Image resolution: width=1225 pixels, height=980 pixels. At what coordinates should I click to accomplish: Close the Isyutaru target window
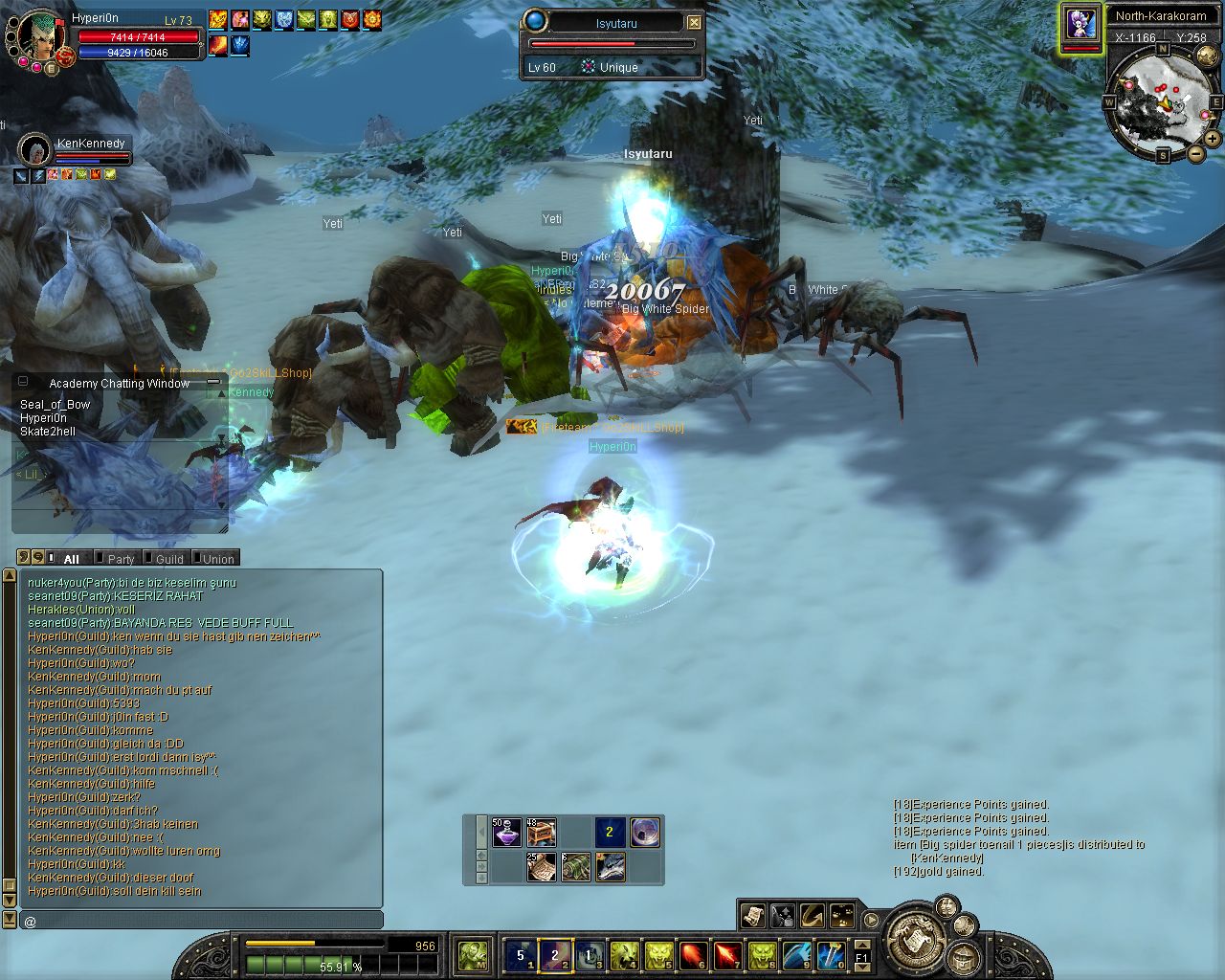695,23
